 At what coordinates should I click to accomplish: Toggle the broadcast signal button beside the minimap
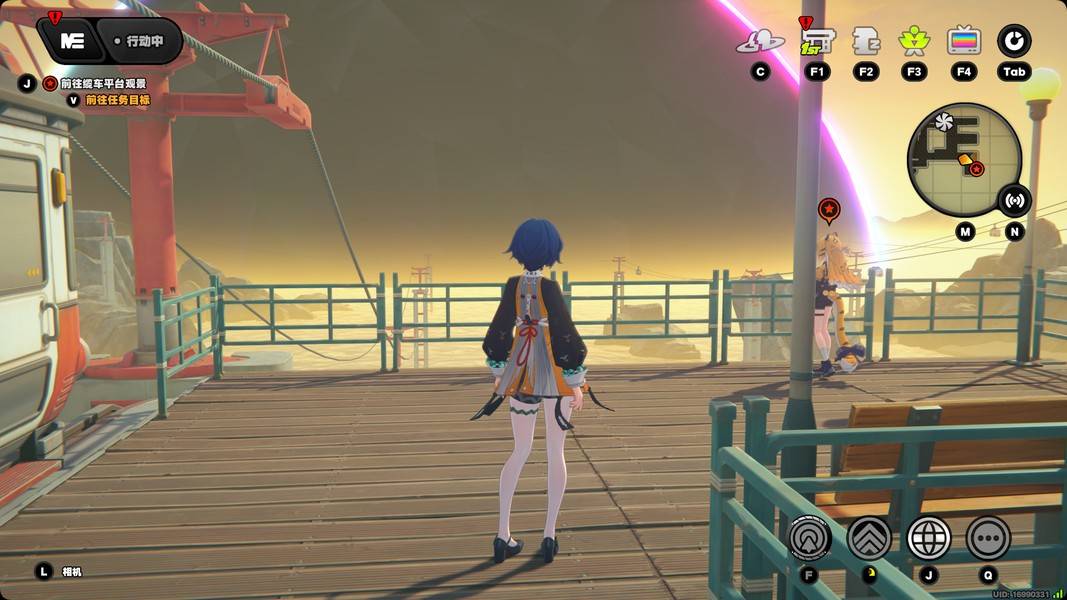coord(1015,200)
